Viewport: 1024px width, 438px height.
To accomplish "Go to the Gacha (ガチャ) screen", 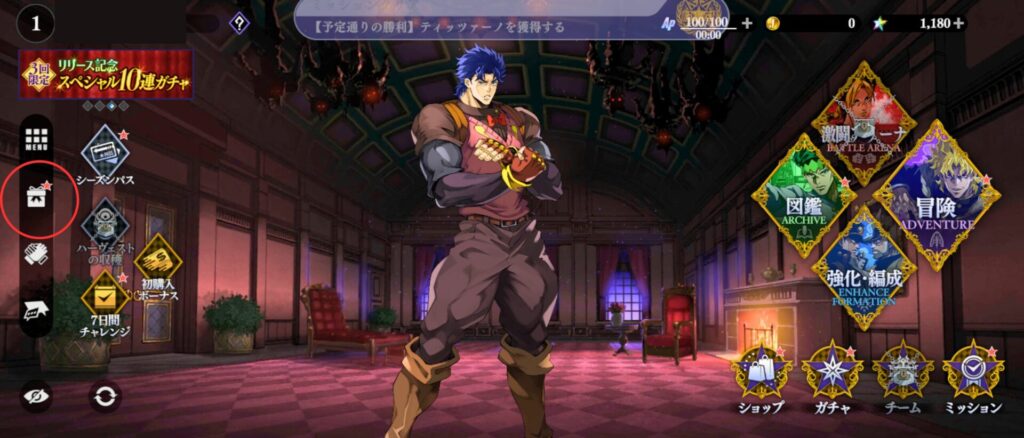I will click(x=832, y=375).
